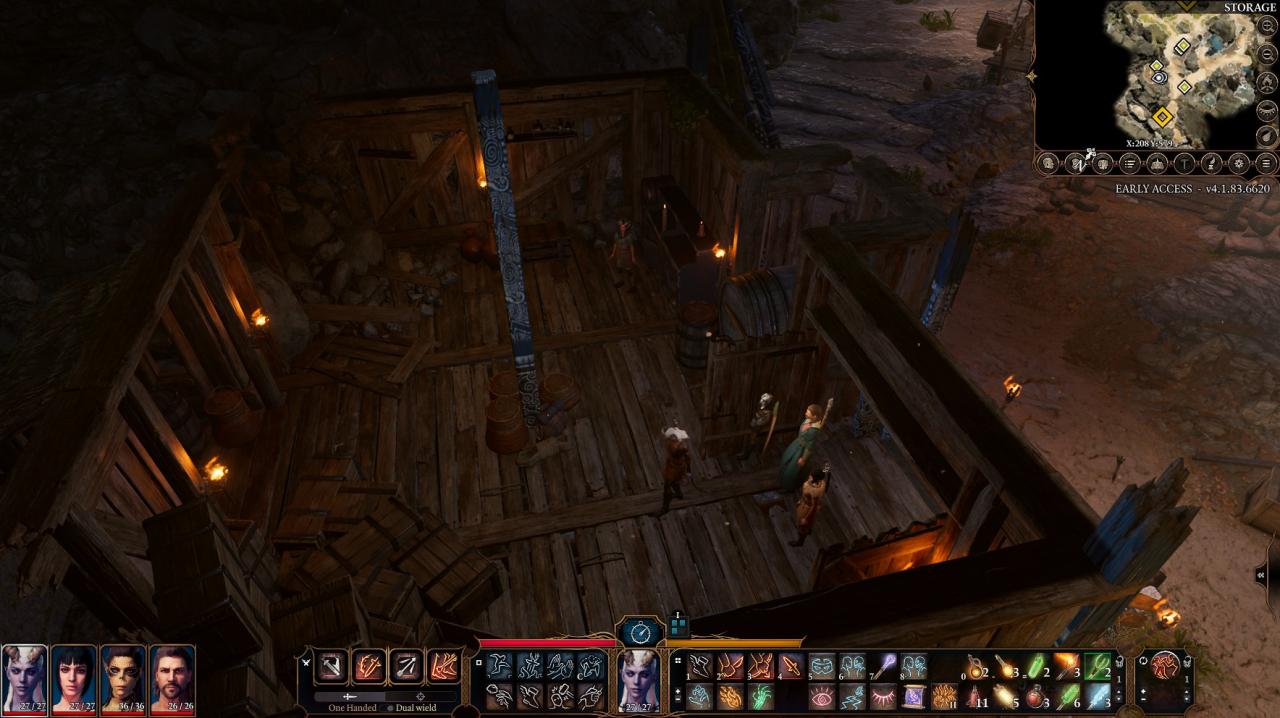The image size is (1280, 718).
Task: Activate the dagger attack in hotbar slot 4
Action: point(791,666)
